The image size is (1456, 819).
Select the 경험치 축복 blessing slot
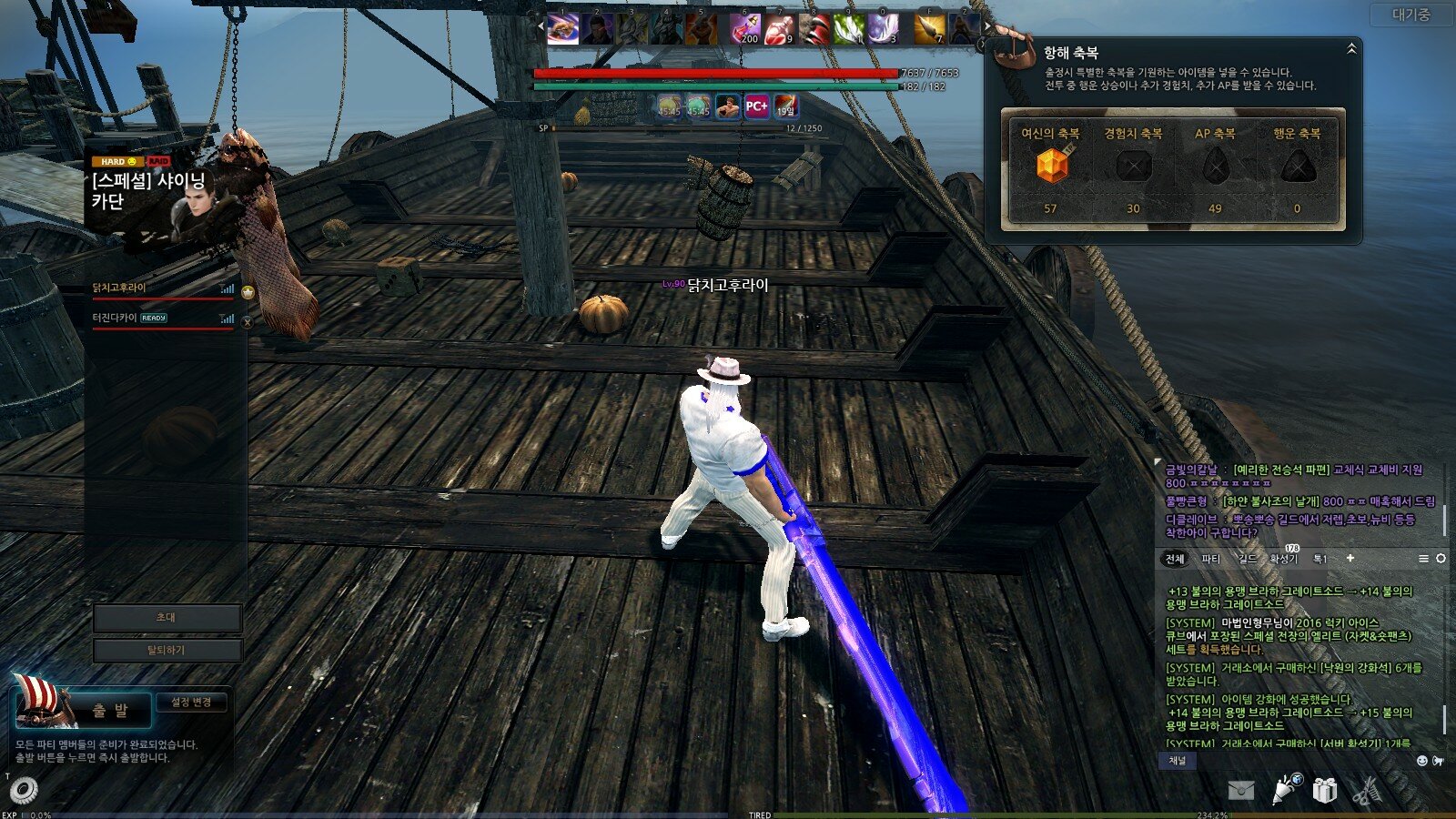click(x=1133, y=167)
